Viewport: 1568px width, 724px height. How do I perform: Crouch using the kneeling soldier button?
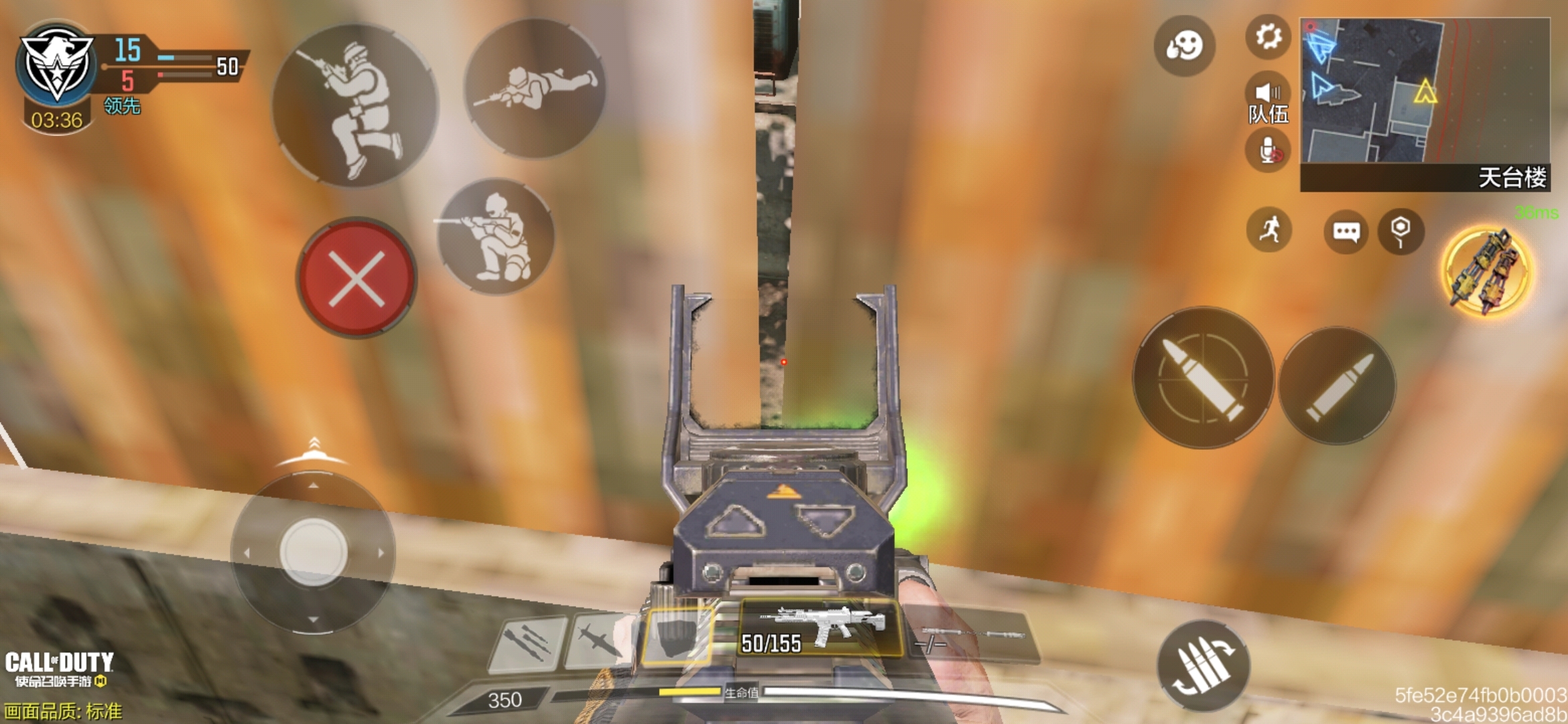[496, 236]
